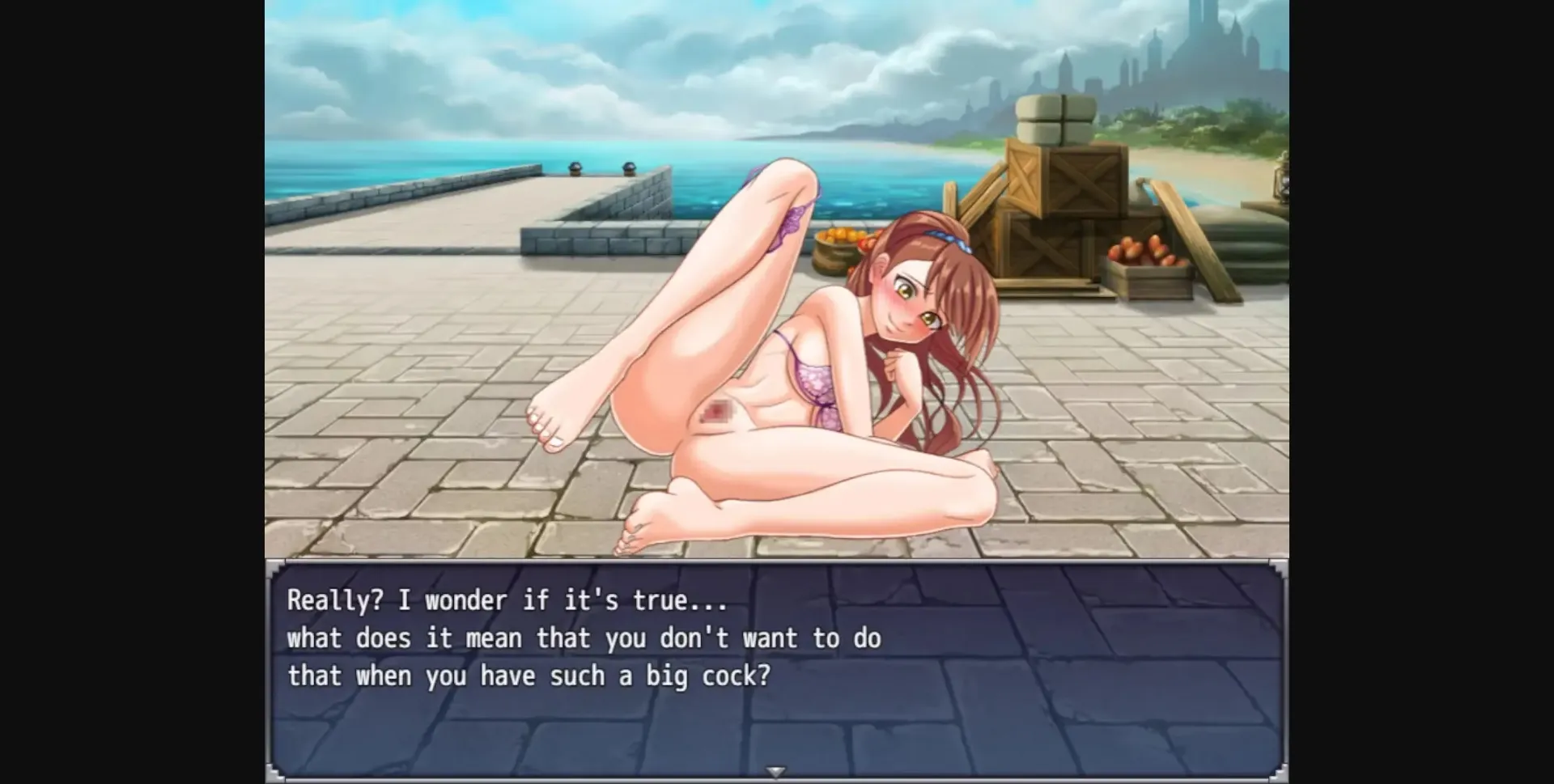Click the lamppost on the right edge
This screenshot has width=1554, height=784.
tap(1279, 186)
